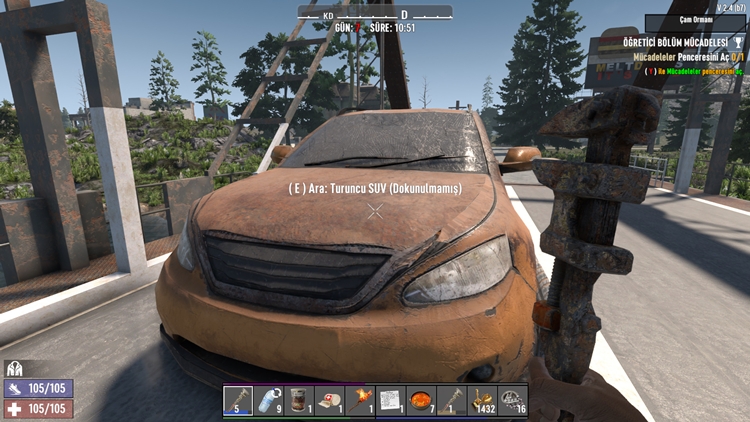Viewport: 750px width, 422px height.
Task: Choose the canned food hotbar slot
Action: pos(299,401)
